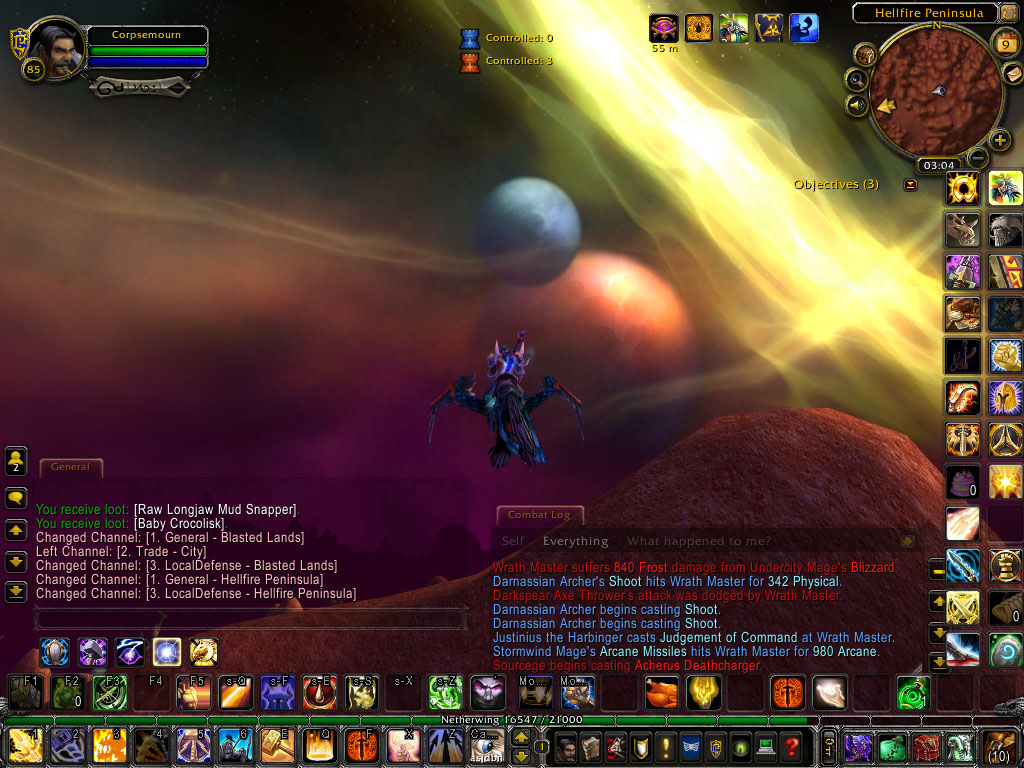This screenshot has width=1024, height=768.
Task: Open the red question mark help button
Action: (x=791, y=746)
